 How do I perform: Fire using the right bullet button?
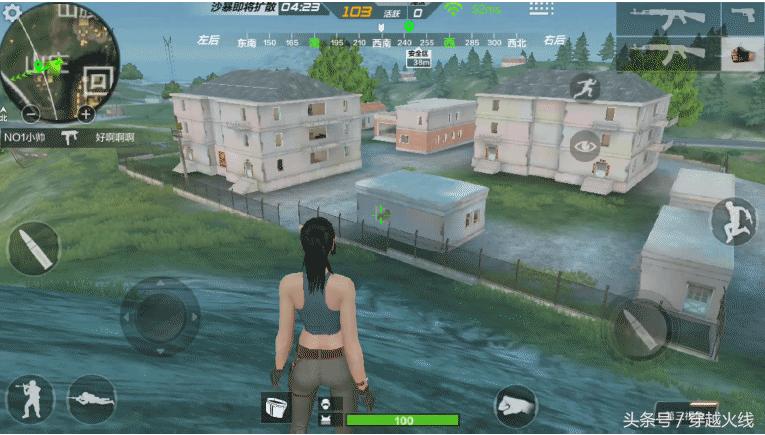click(638, 329)
